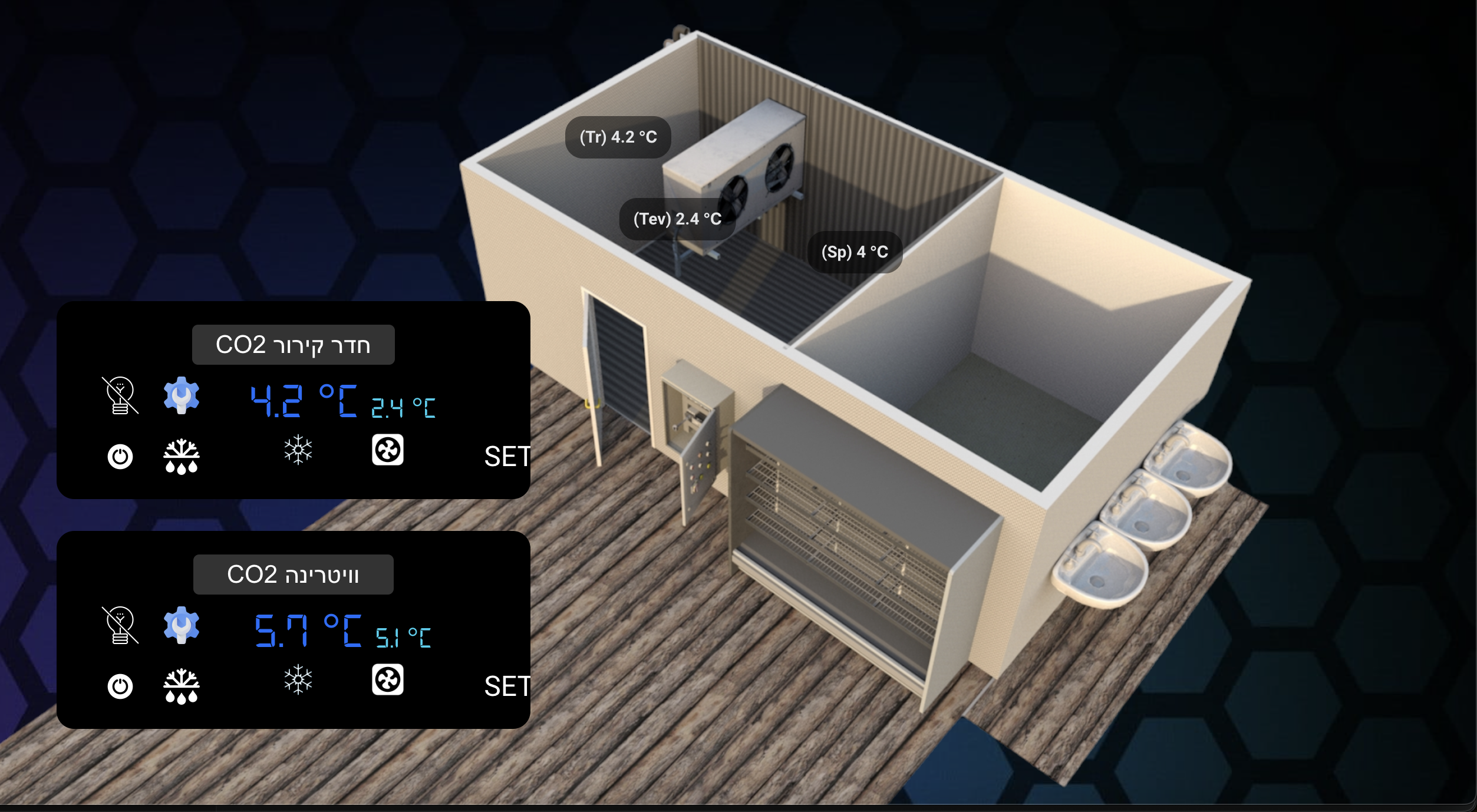Toggle power for the חדר קירור unit
The height and width of the screenshot is (812, 1477).
(120, 455)
